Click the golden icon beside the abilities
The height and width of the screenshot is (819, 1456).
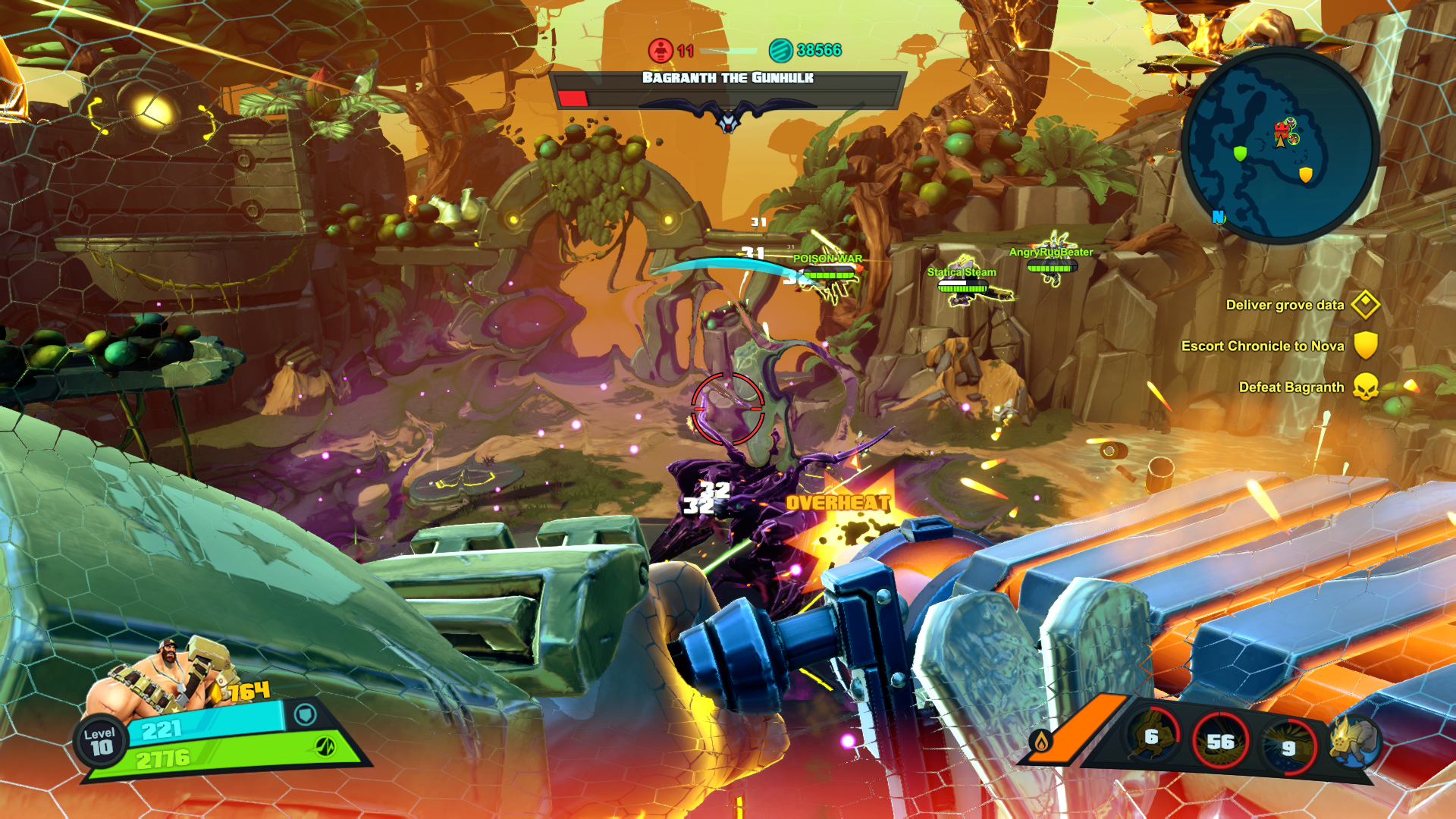pyautogui.click(x=1354, y=739)
